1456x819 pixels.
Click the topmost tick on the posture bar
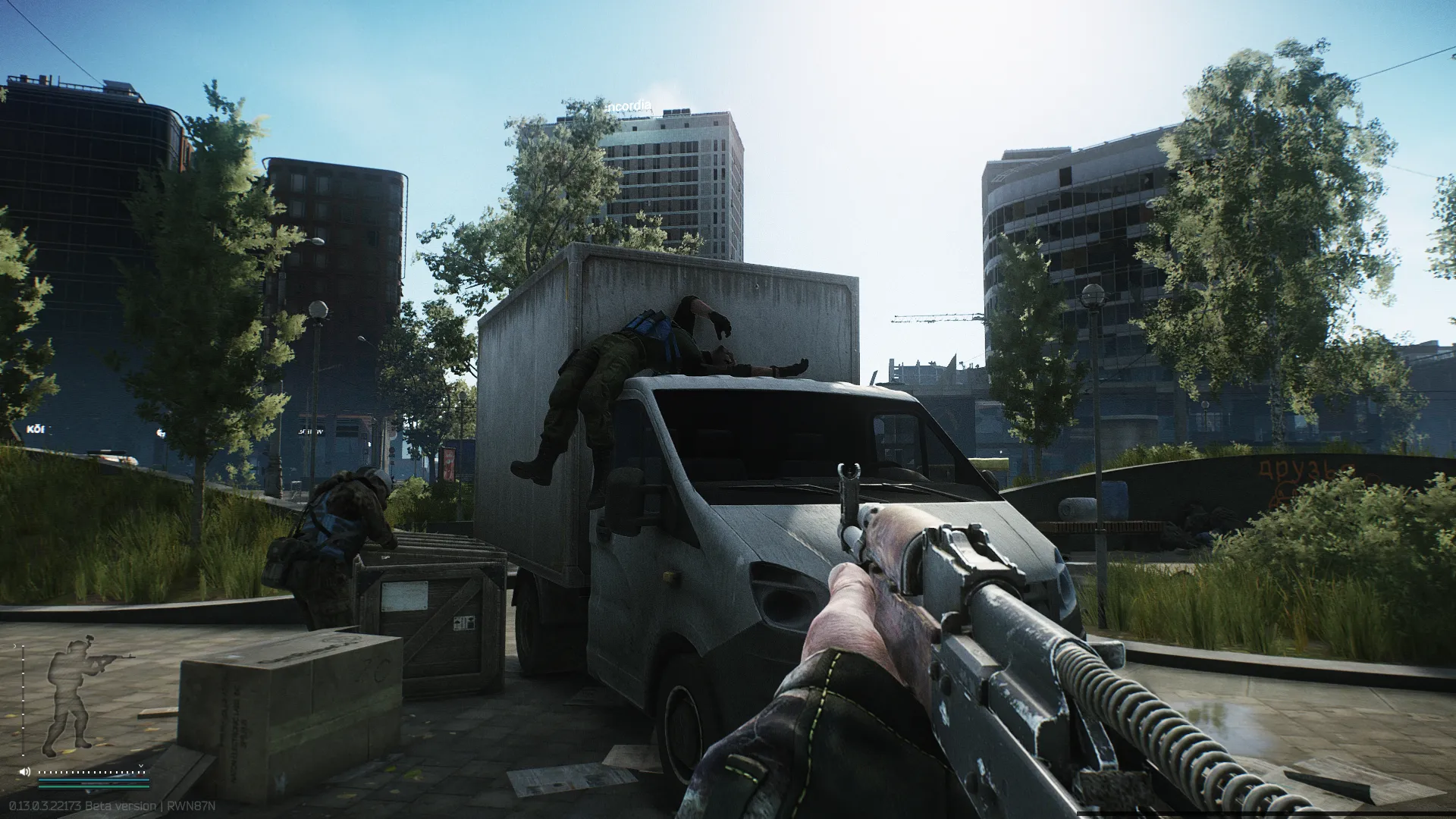coord(23,646)
